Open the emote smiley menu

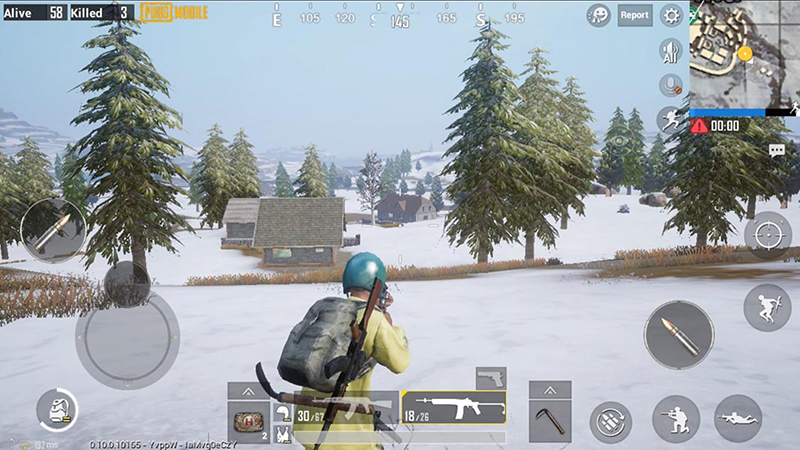click(x=599, y=15)
